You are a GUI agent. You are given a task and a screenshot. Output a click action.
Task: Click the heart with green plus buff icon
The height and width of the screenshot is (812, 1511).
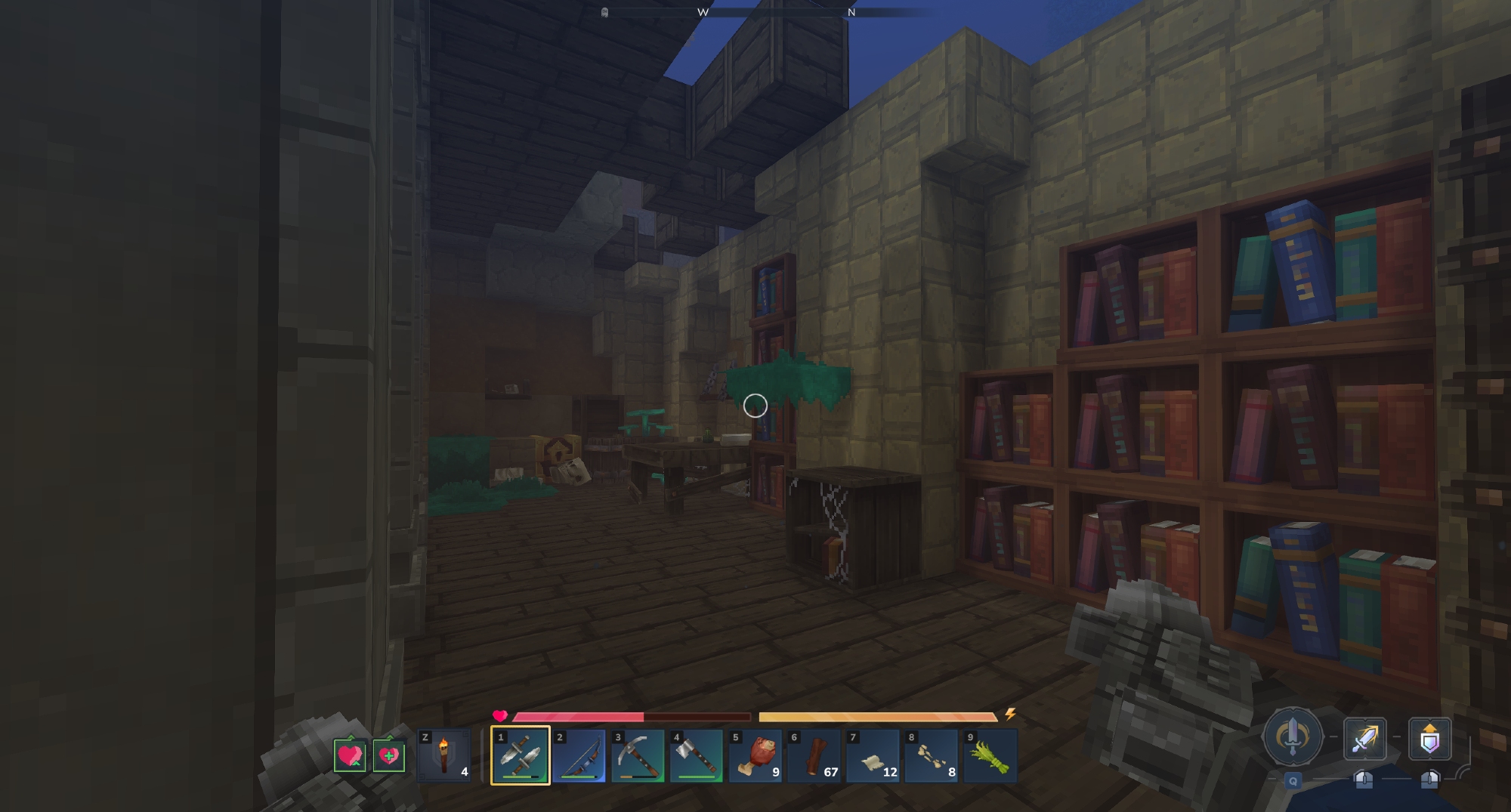coord(388,755)
